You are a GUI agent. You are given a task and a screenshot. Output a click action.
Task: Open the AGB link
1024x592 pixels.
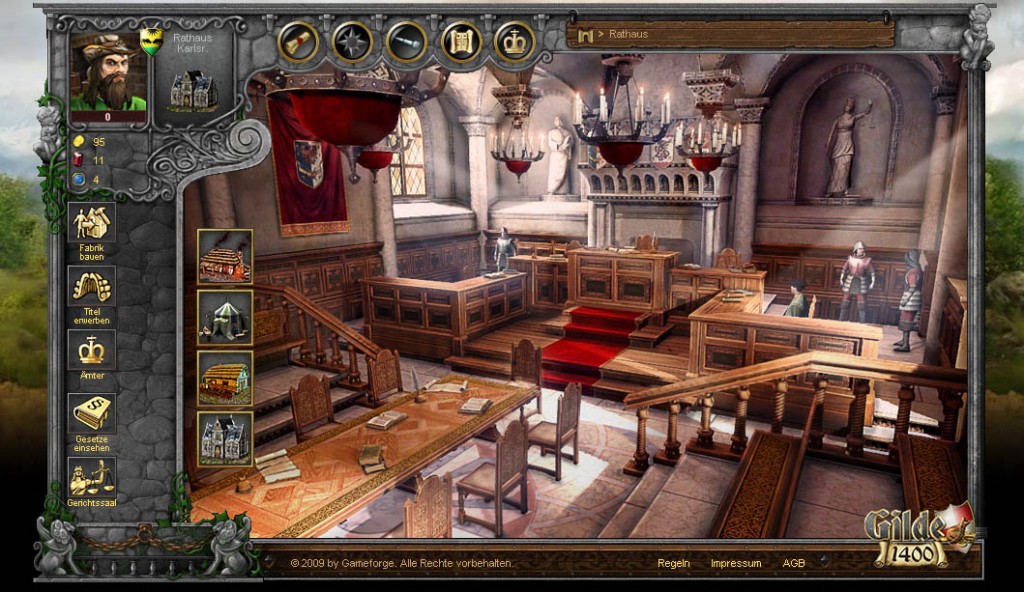pyautogui.click(x=794, y=563)
